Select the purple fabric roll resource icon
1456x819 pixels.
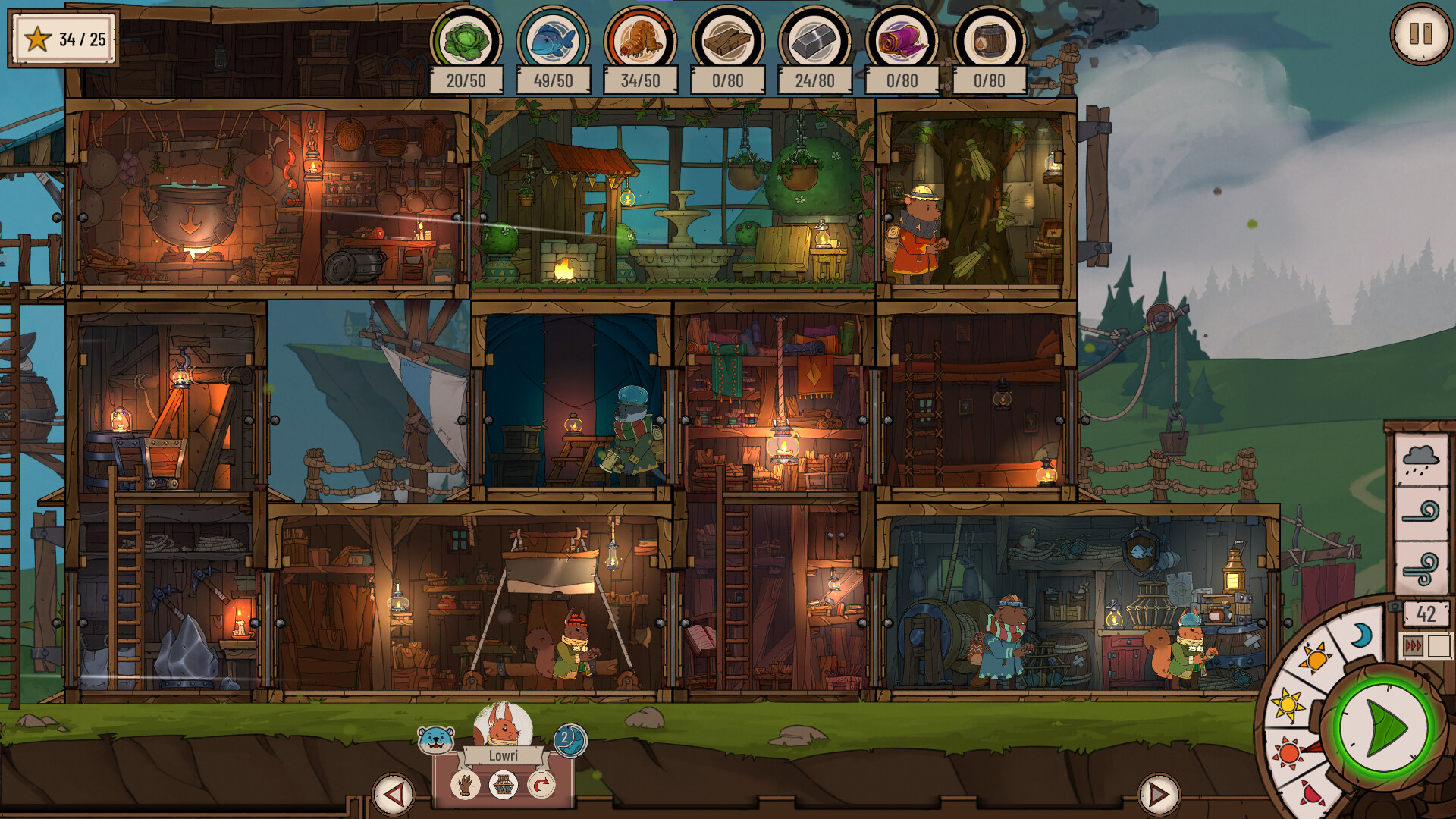(x=902, y=40)
